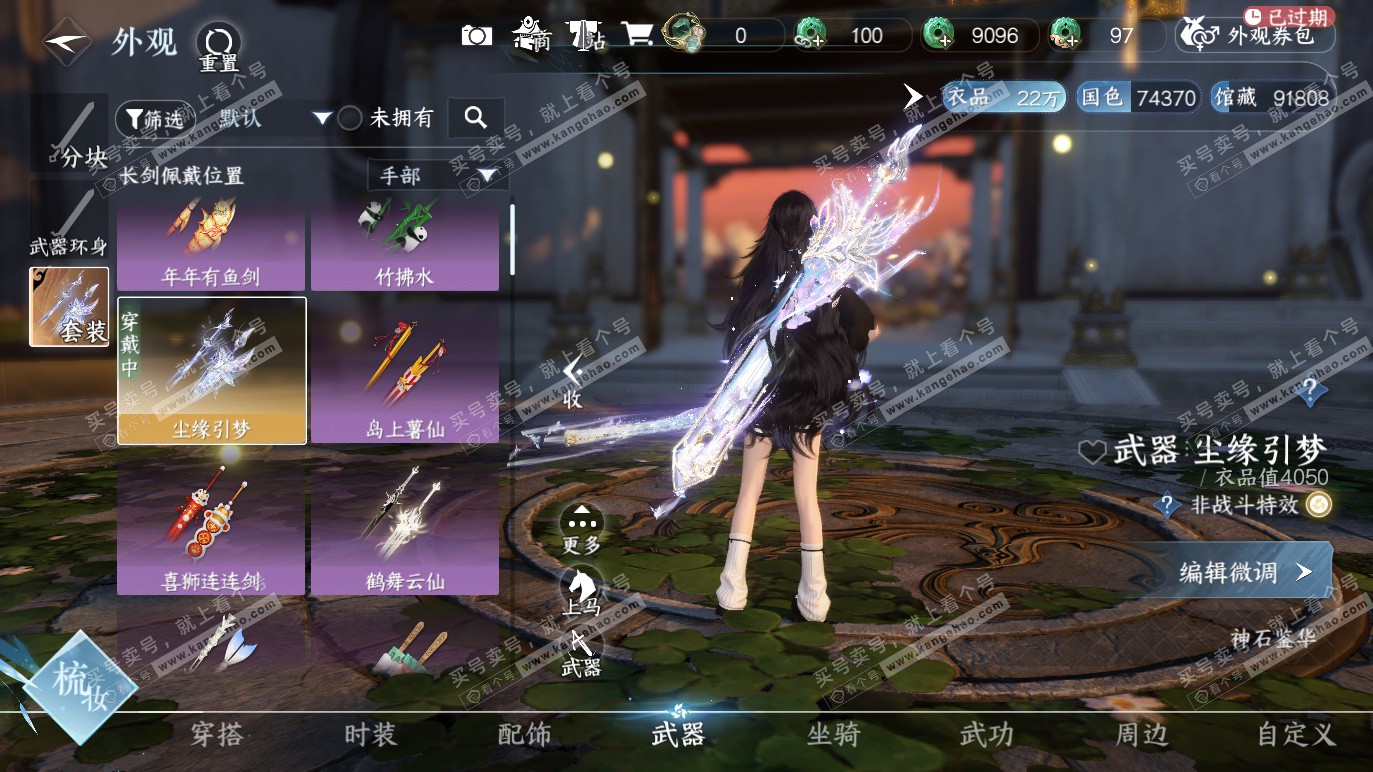Toggle the 未拥有 checkbox
The image size is (1373, 772).
pyautogui.click(x=350, y=118)
